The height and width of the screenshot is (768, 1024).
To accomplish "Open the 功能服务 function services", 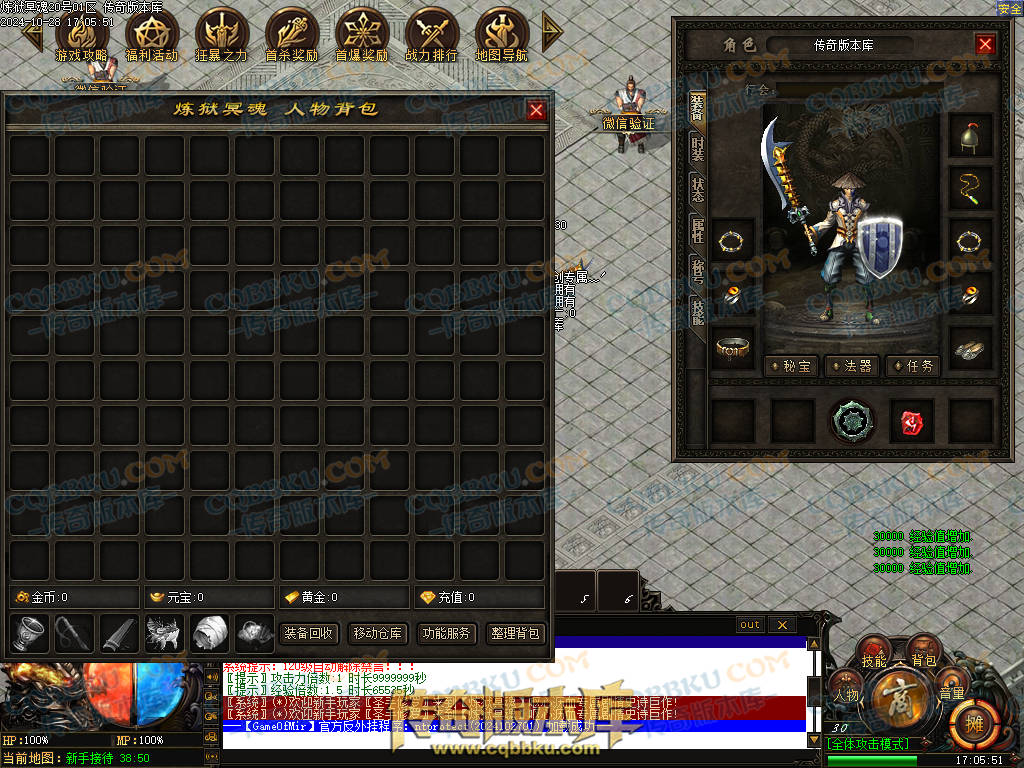I will click(x=446, y=633).
